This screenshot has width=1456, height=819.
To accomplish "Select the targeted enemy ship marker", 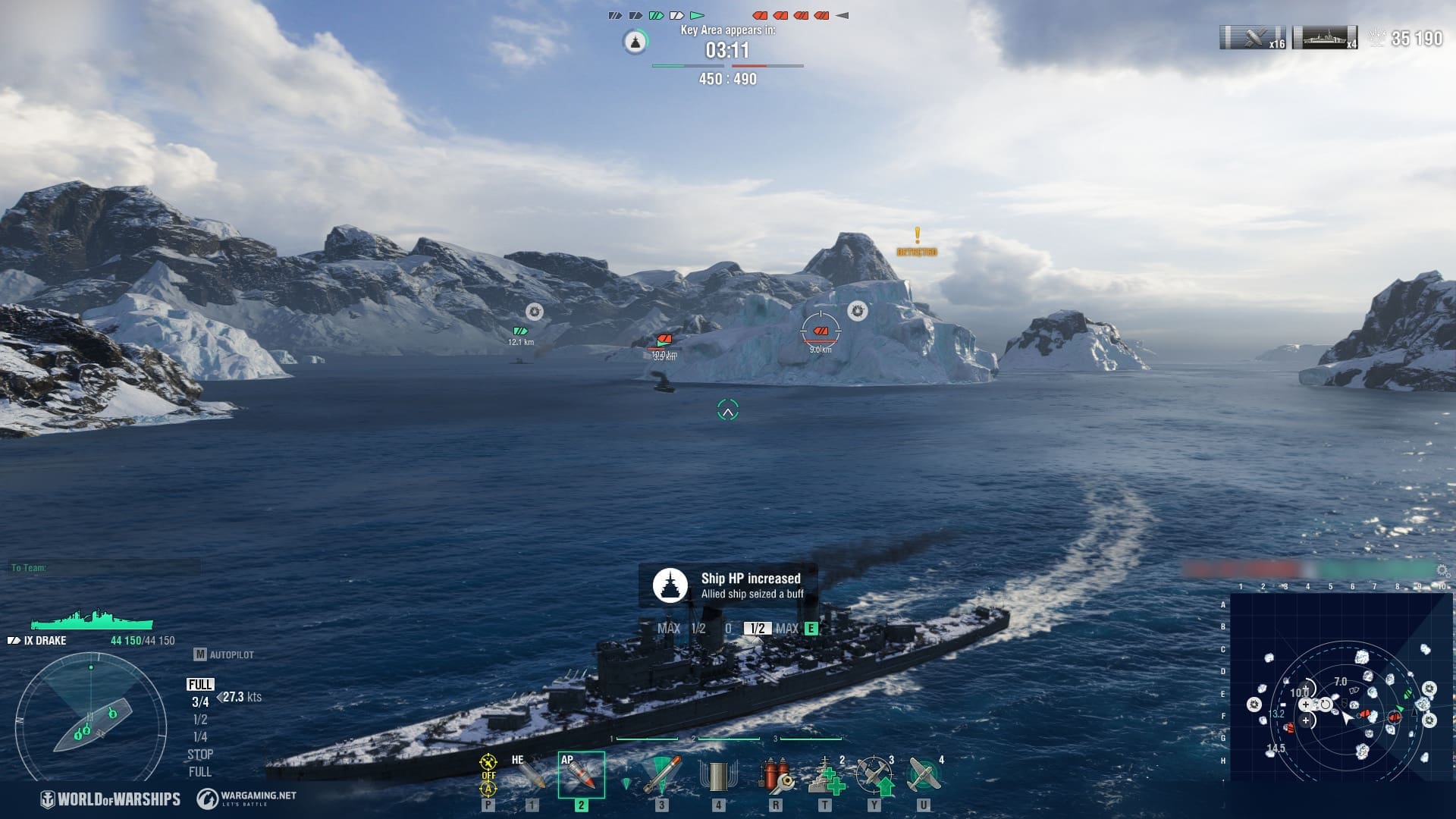I will click(821, 331).
